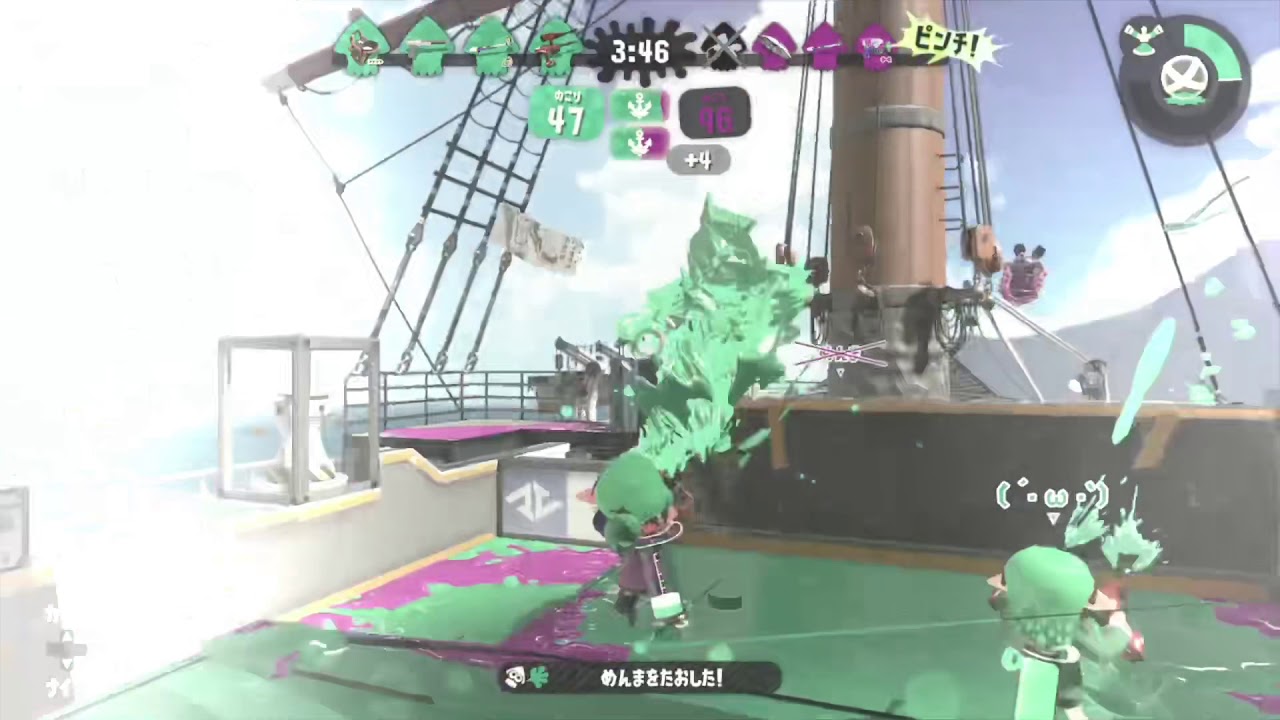This screenshot has height=720, width=1280.
Task: Select the Sting Ray icon on the special gauge
Action: [x=1143, y=40]
